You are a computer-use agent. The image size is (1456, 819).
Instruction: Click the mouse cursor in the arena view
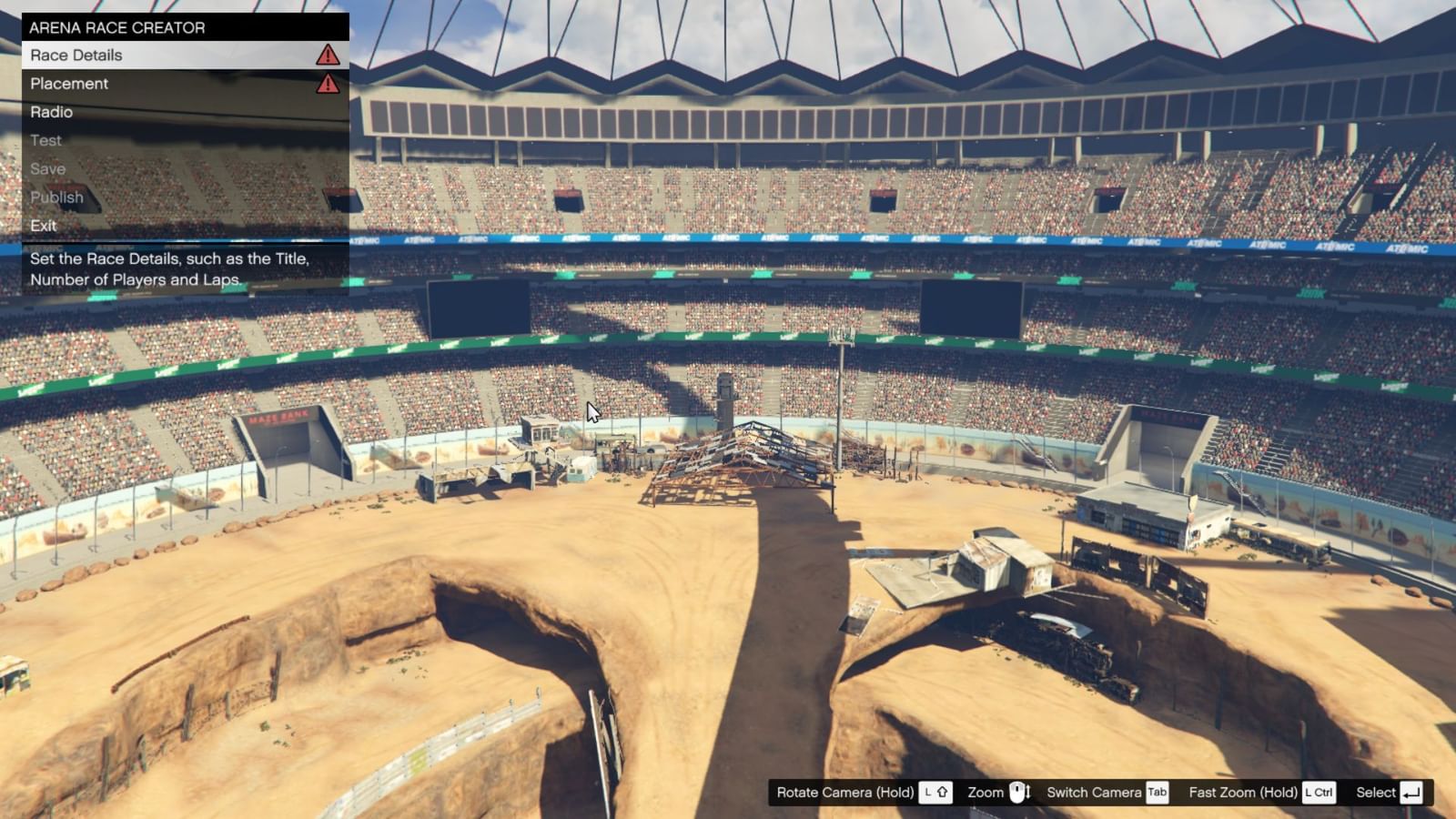coord(593,411)
